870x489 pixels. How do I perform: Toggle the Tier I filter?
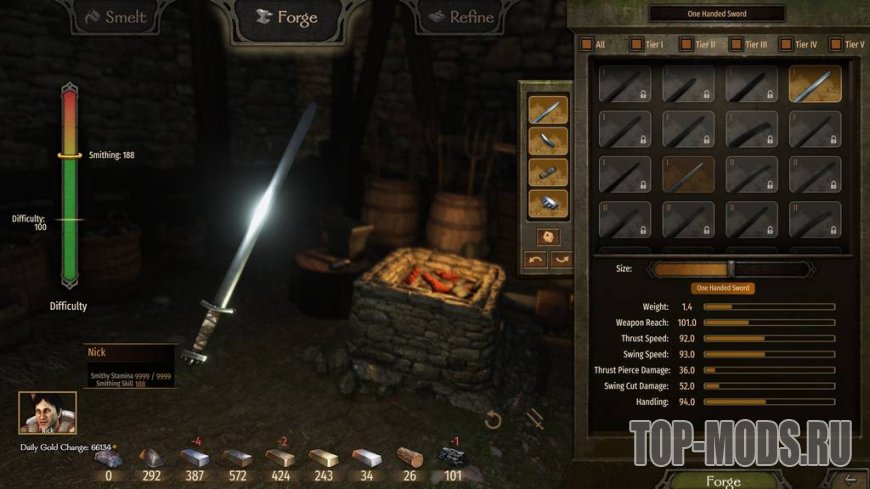tap(635, 45)
